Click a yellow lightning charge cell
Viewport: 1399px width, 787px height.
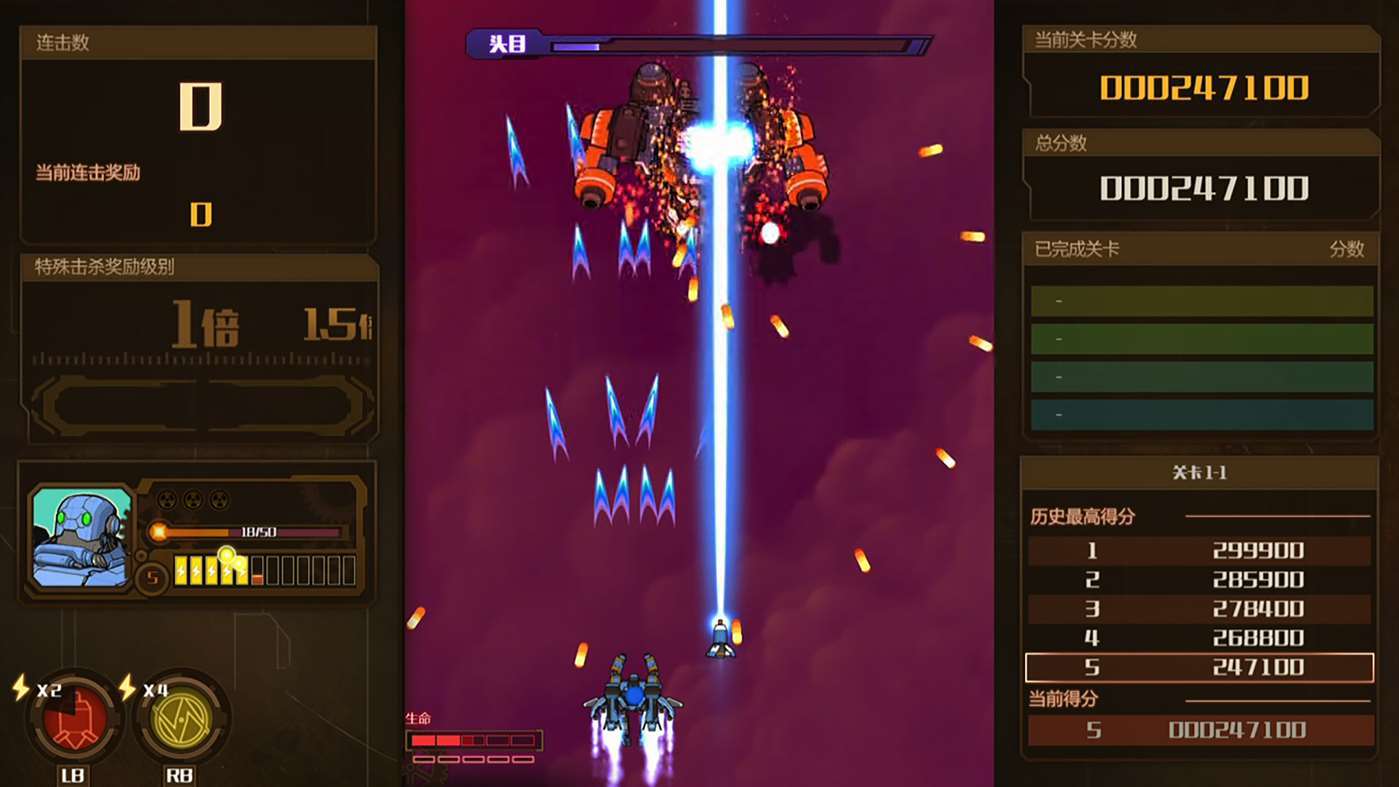(x=183, y=572)
